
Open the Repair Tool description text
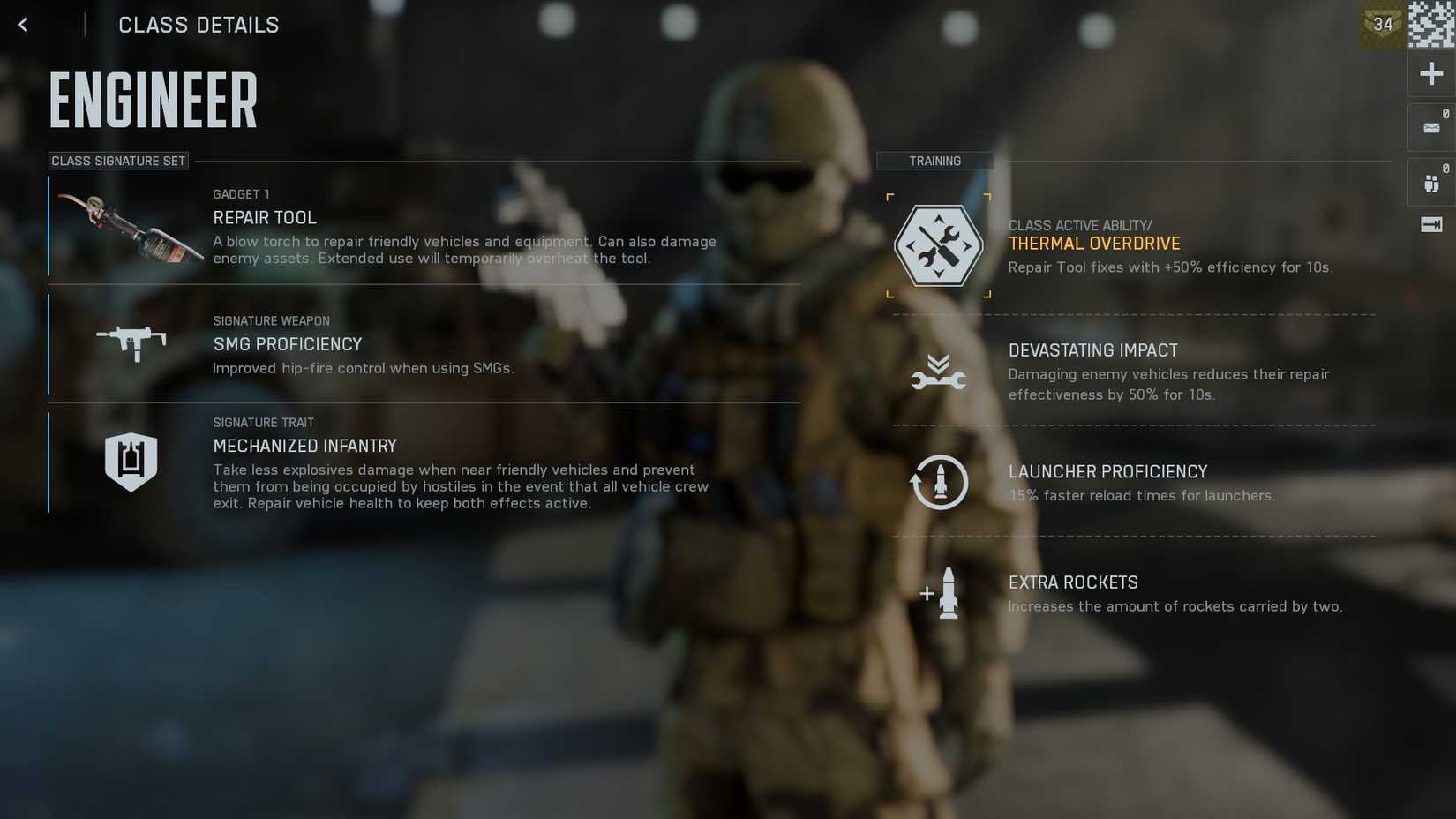click(x=464, y=250)
